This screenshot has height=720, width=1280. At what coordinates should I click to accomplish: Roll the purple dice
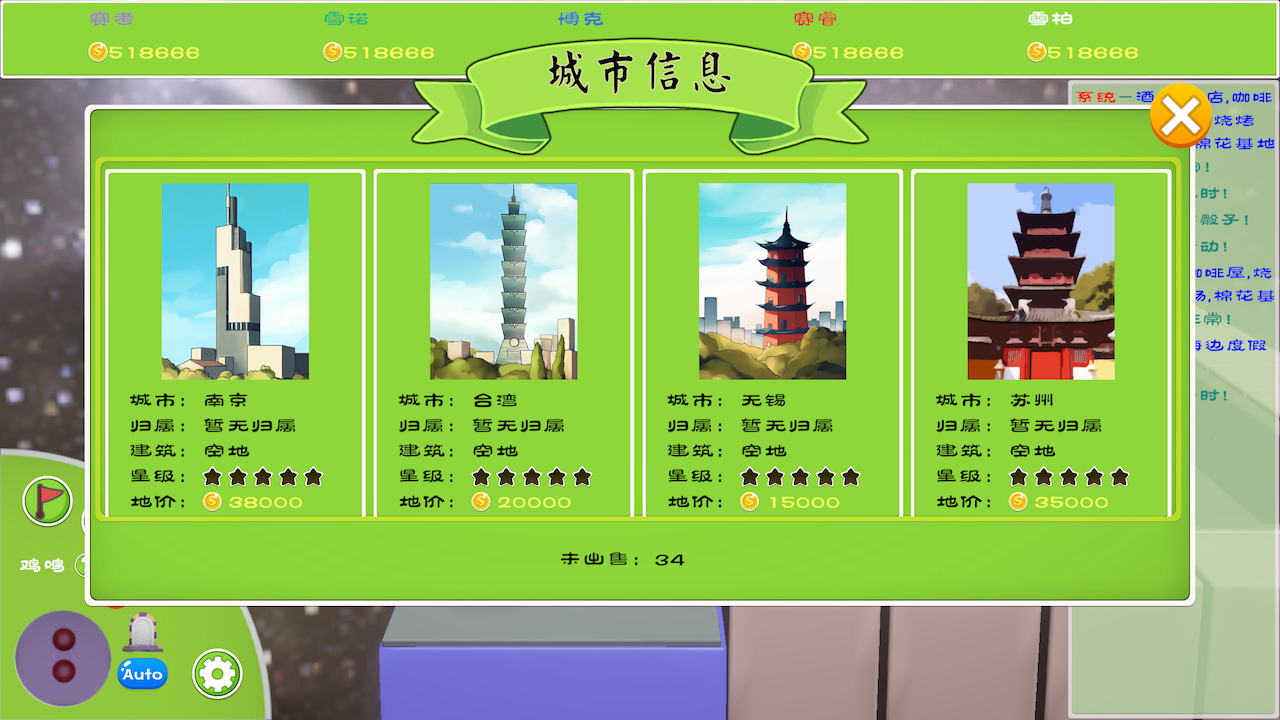(x=62, y=655)
